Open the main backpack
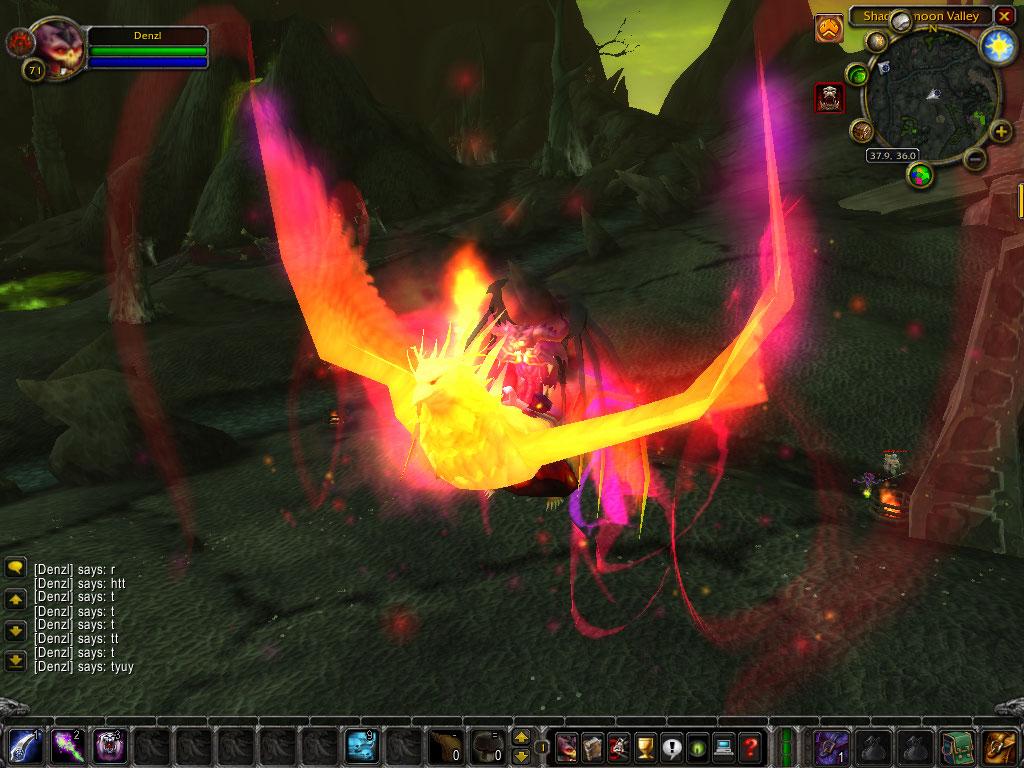The image size is (1024, 768). [1001, 746]
